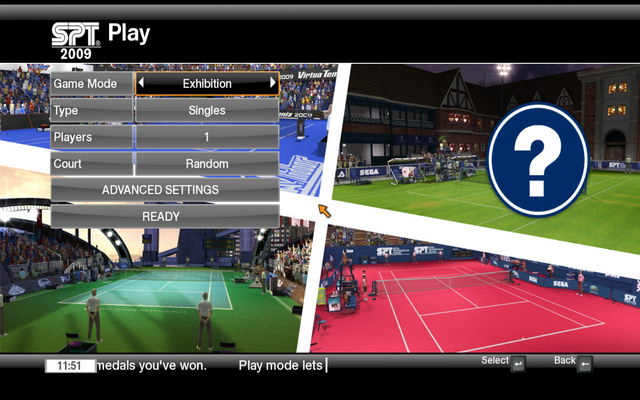This screenshot has width=640, height=400.
Task: Click the left arrow beside Exhibition
Action: click(141, 84)
